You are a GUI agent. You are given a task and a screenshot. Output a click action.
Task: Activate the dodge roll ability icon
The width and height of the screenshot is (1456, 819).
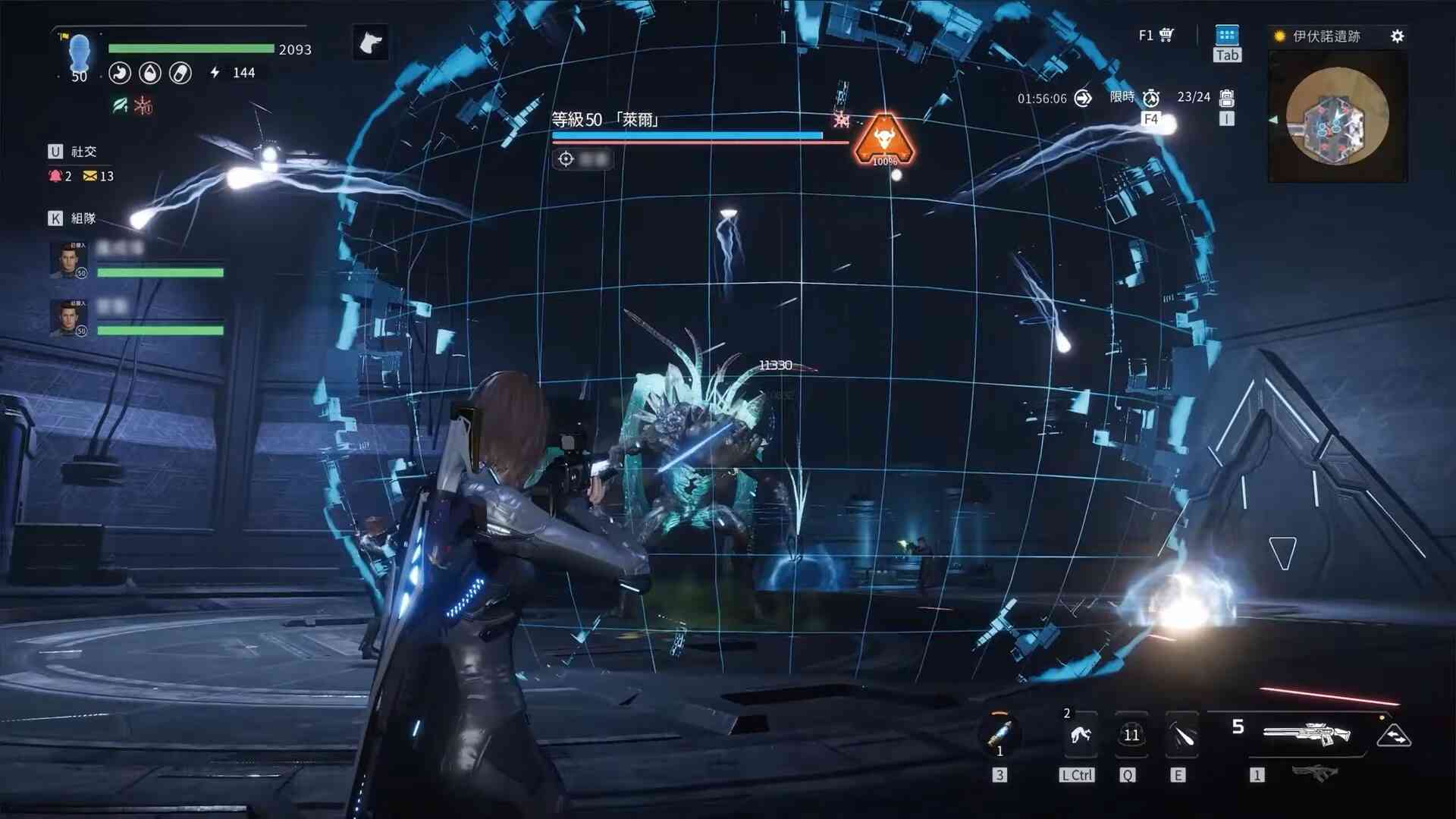[x=1080, y=734]
